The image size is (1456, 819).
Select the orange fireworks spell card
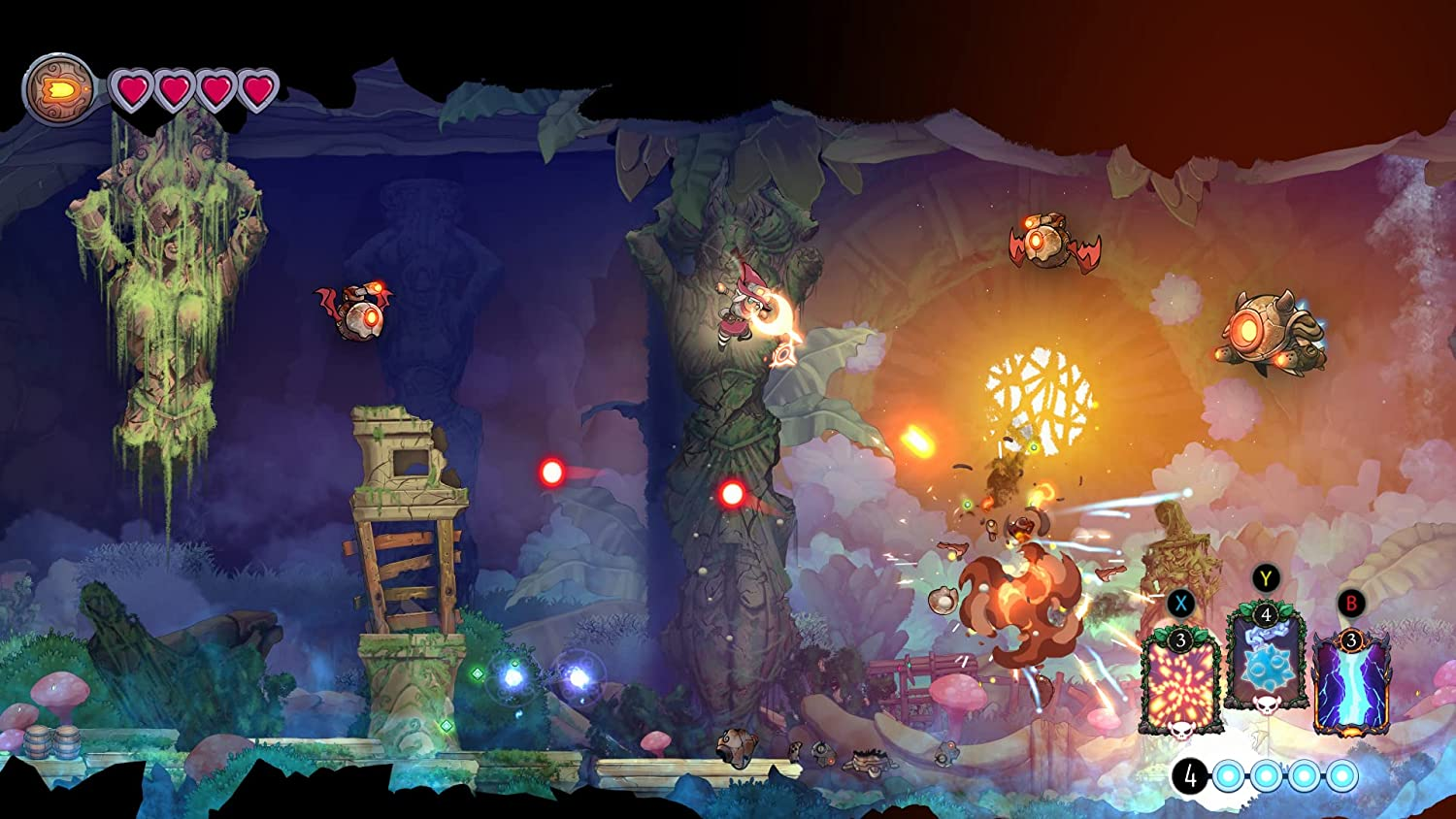1180,684
